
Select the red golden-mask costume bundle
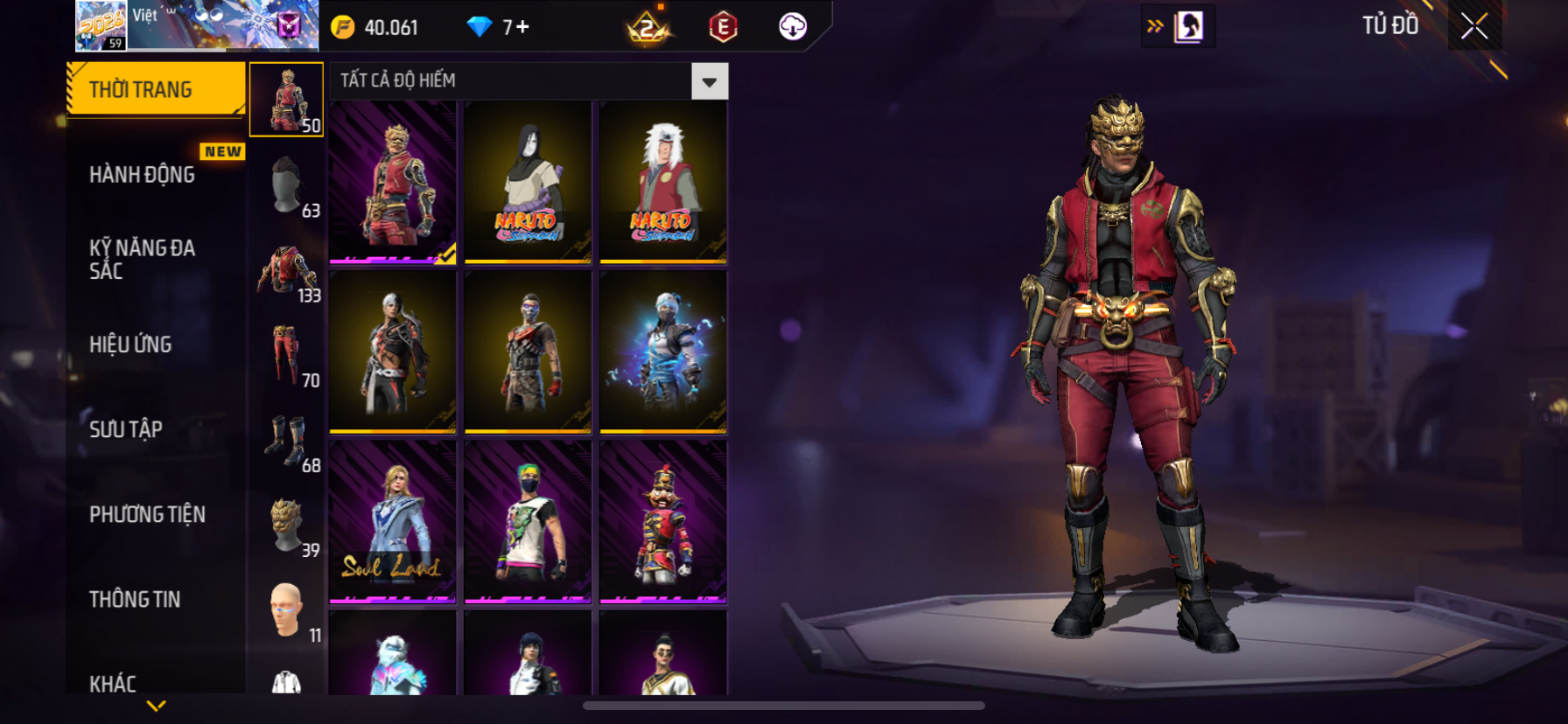pos(393,182)
